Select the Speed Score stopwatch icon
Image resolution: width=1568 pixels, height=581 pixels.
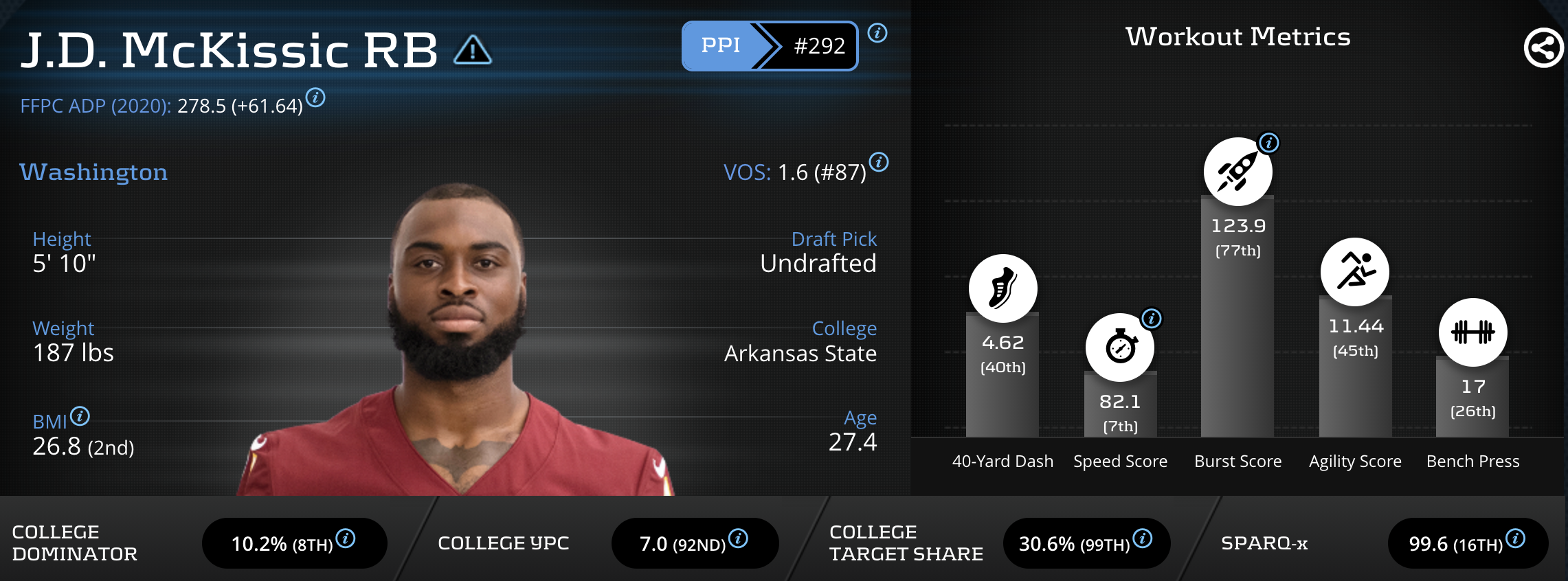tap(1119, 348)
